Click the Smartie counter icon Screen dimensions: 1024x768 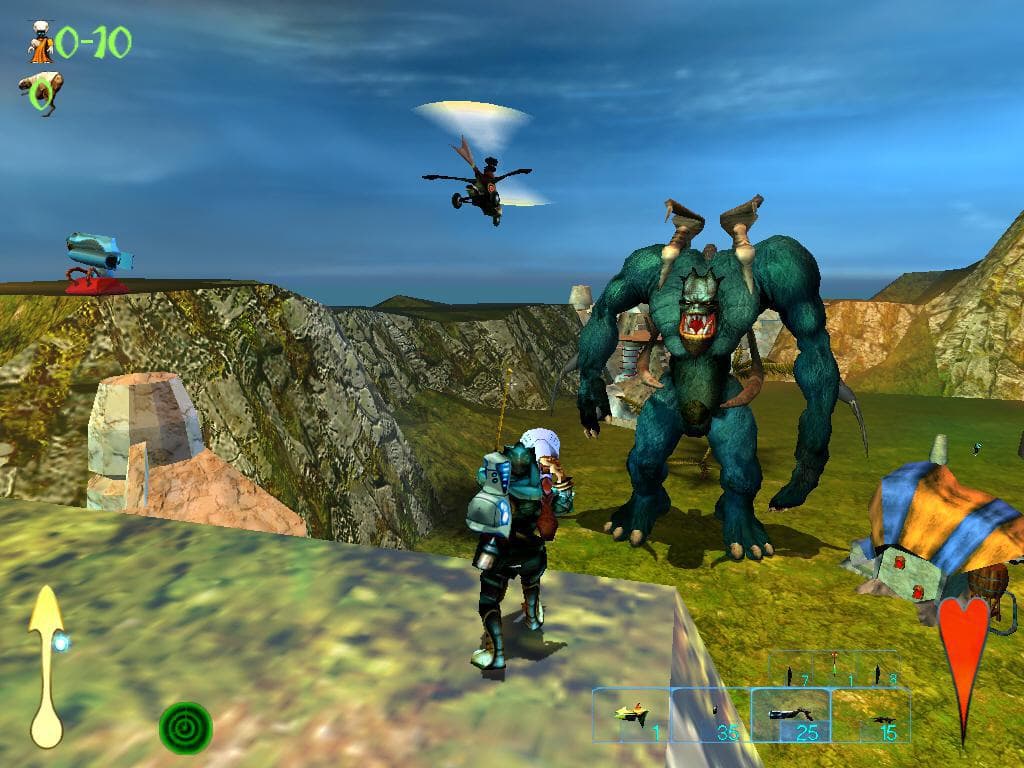40,43
